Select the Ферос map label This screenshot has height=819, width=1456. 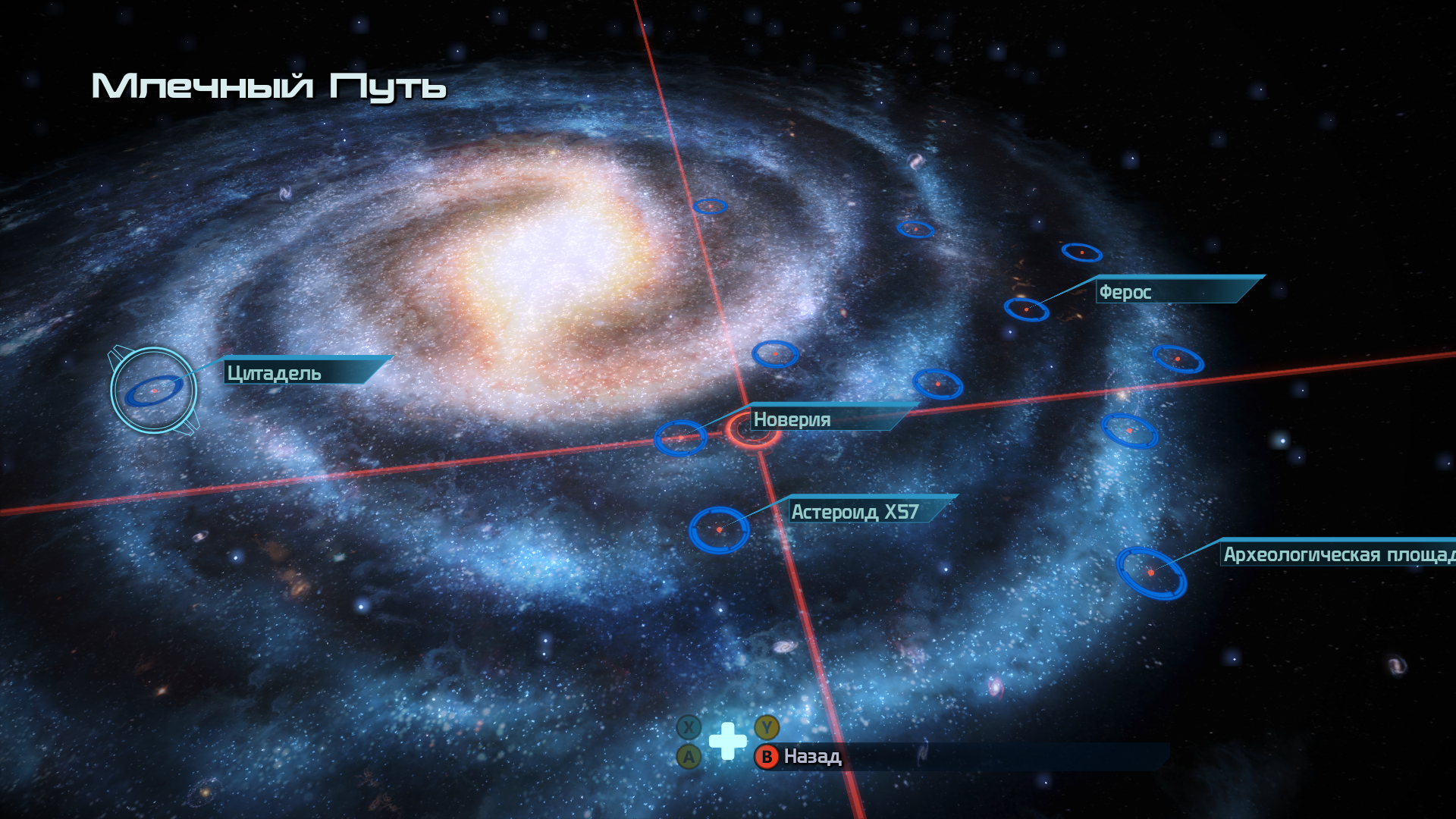click(x=1125, y=292)
